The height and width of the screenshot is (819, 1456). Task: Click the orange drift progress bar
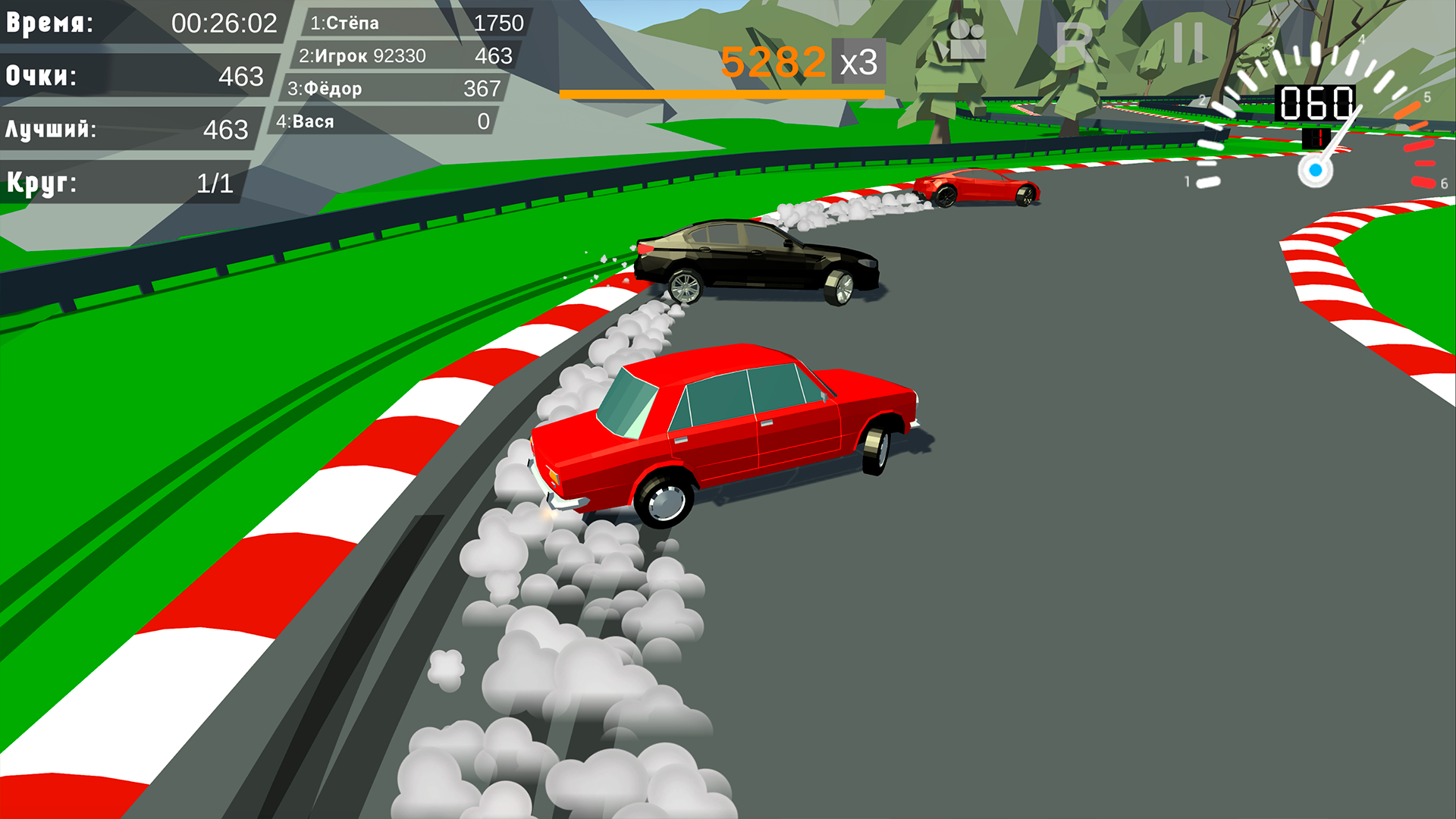(720, 92)
